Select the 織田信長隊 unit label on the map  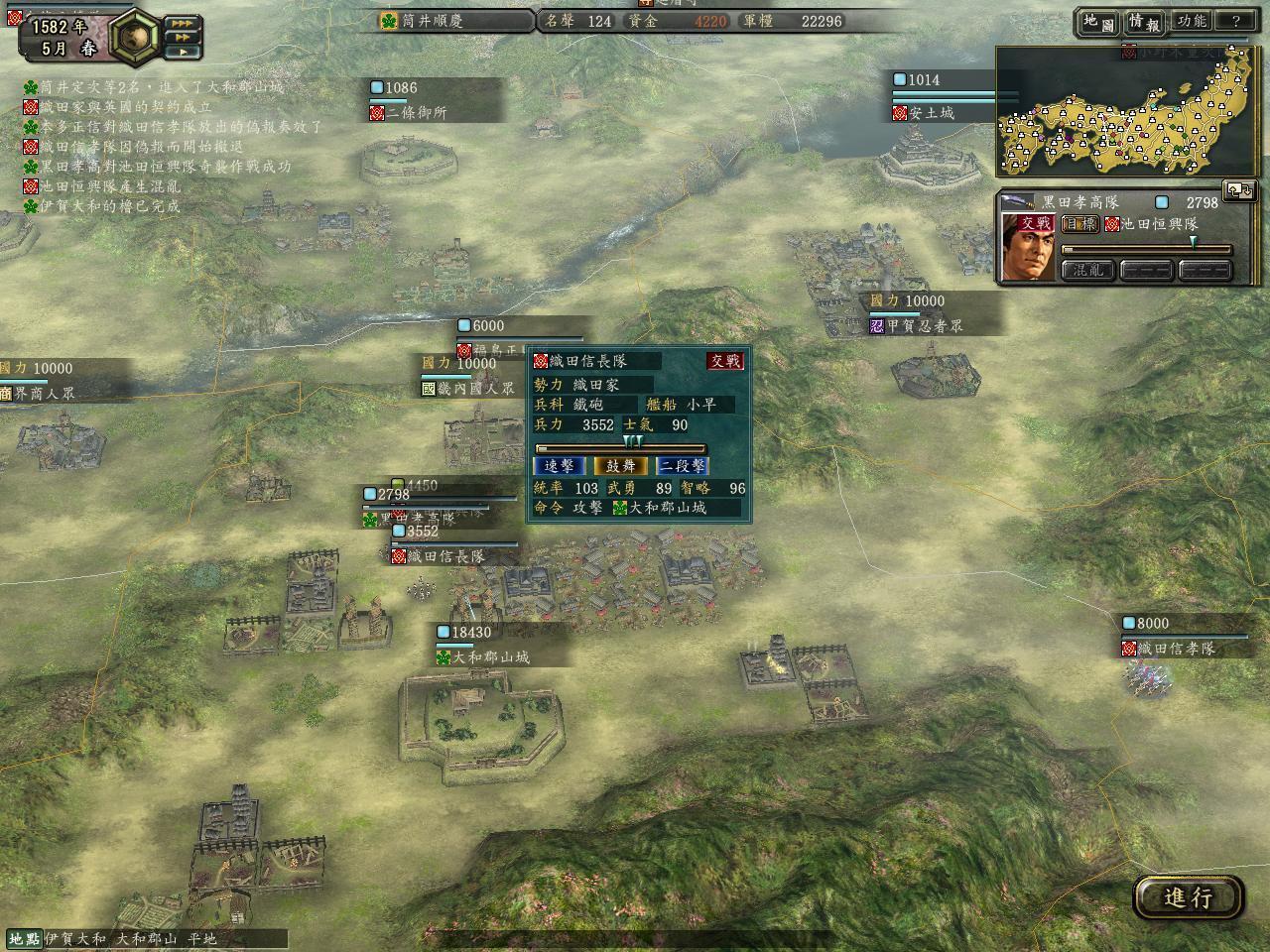pos(446,557)
